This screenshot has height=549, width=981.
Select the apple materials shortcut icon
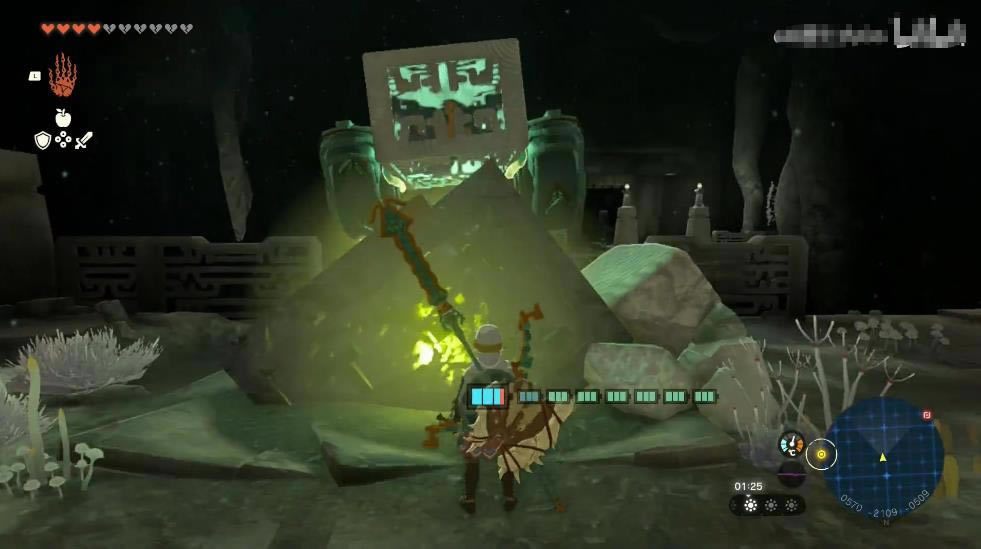(62, 118)
